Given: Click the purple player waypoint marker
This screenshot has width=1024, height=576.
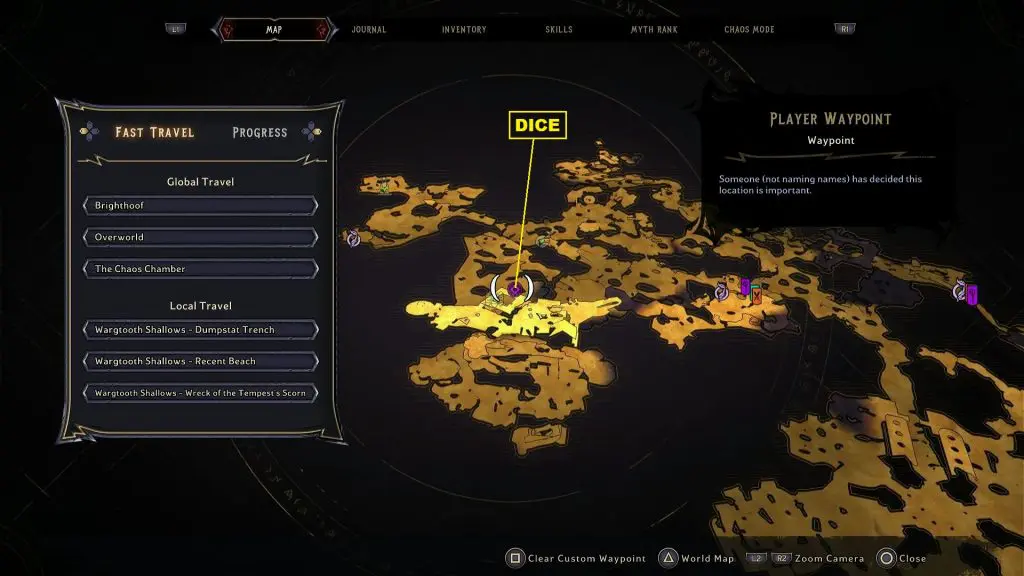Looking at the screenshot, I should tap(514, 289).
